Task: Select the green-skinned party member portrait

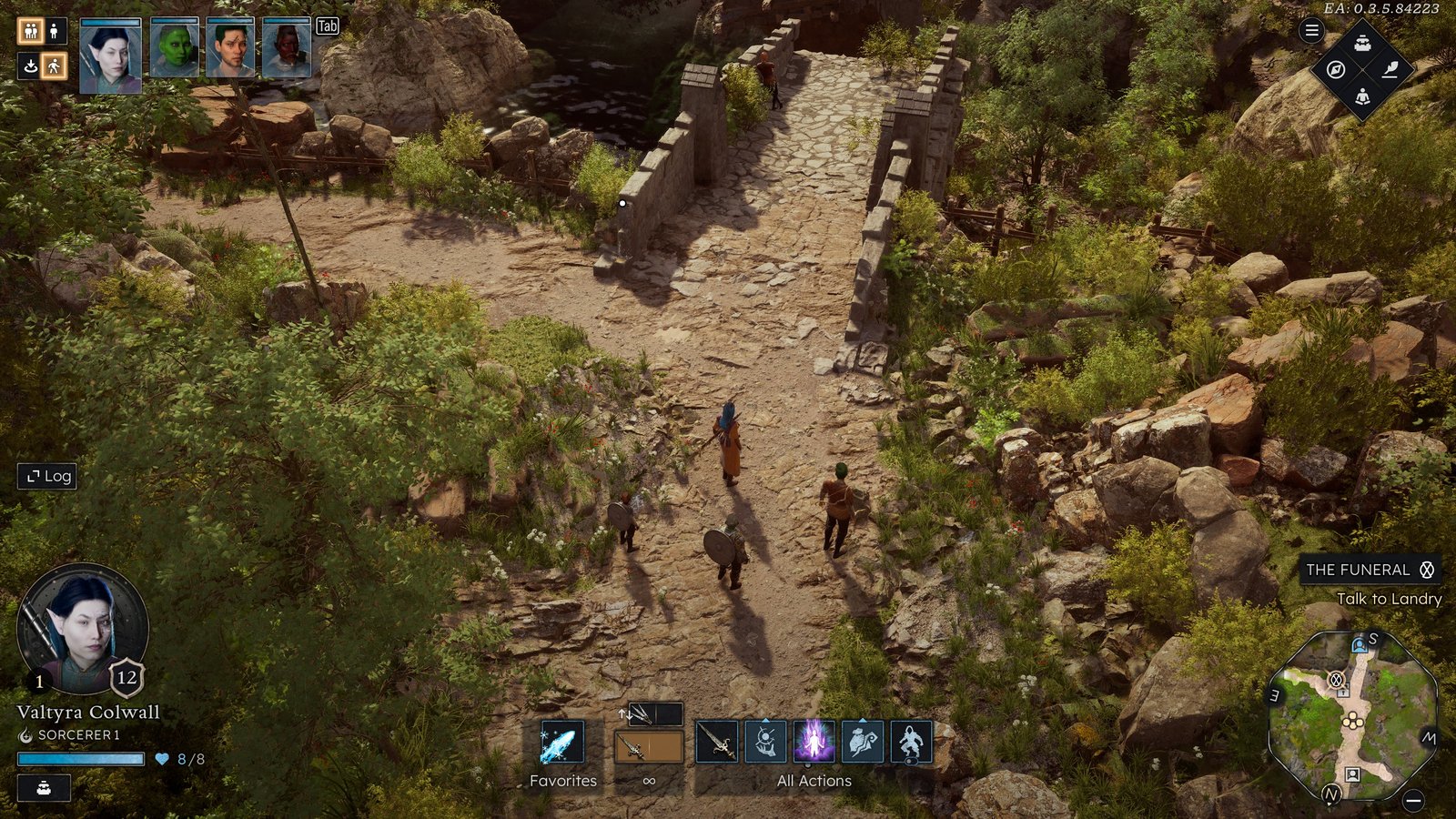Action: click(x=175, y=48)
